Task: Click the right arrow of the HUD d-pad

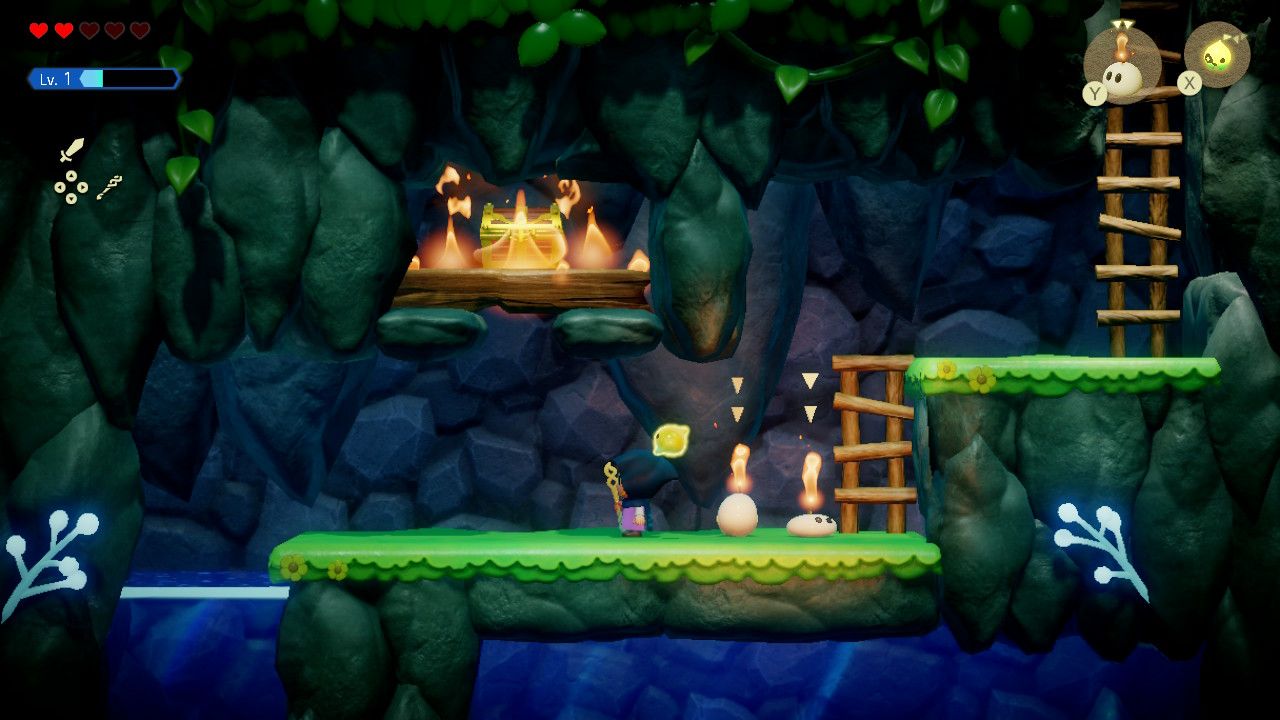Action: [x=83, y=187]
